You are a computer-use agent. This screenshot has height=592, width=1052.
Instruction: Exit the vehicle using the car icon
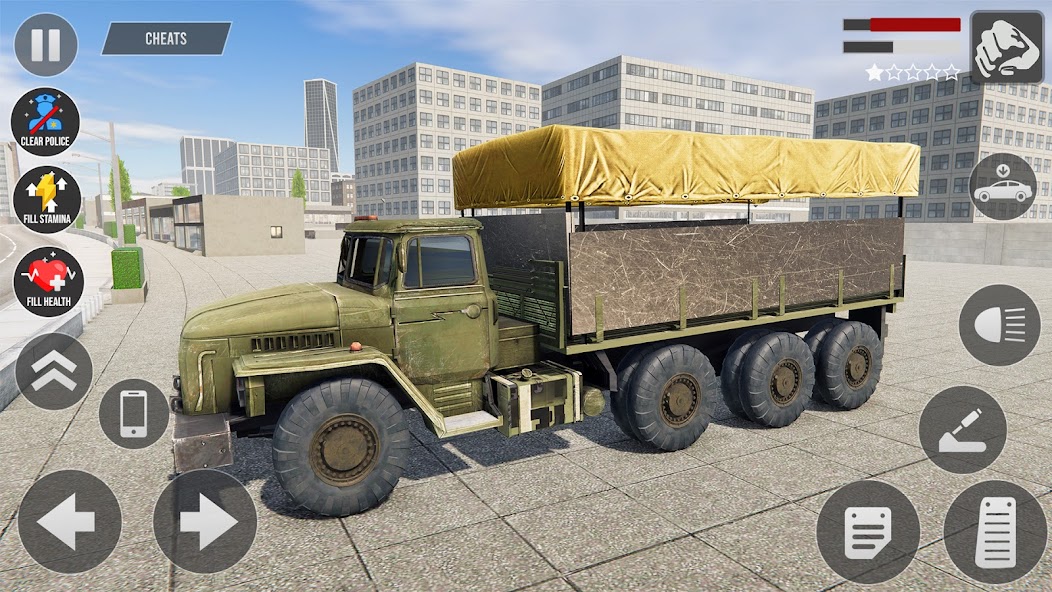coord(1002,187)
